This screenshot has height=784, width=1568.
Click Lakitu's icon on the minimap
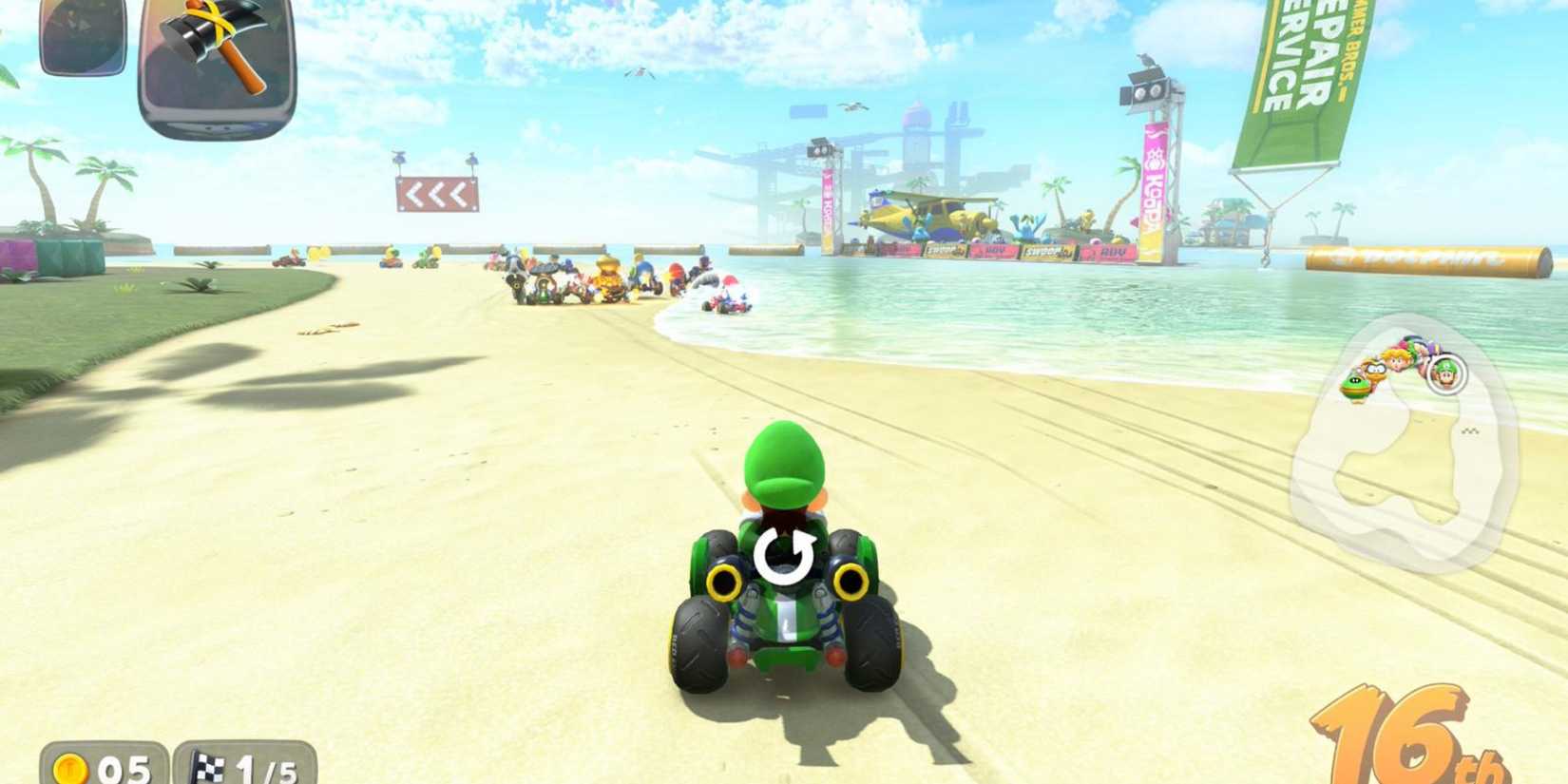pyautogui.click(x=1375, y=370)
